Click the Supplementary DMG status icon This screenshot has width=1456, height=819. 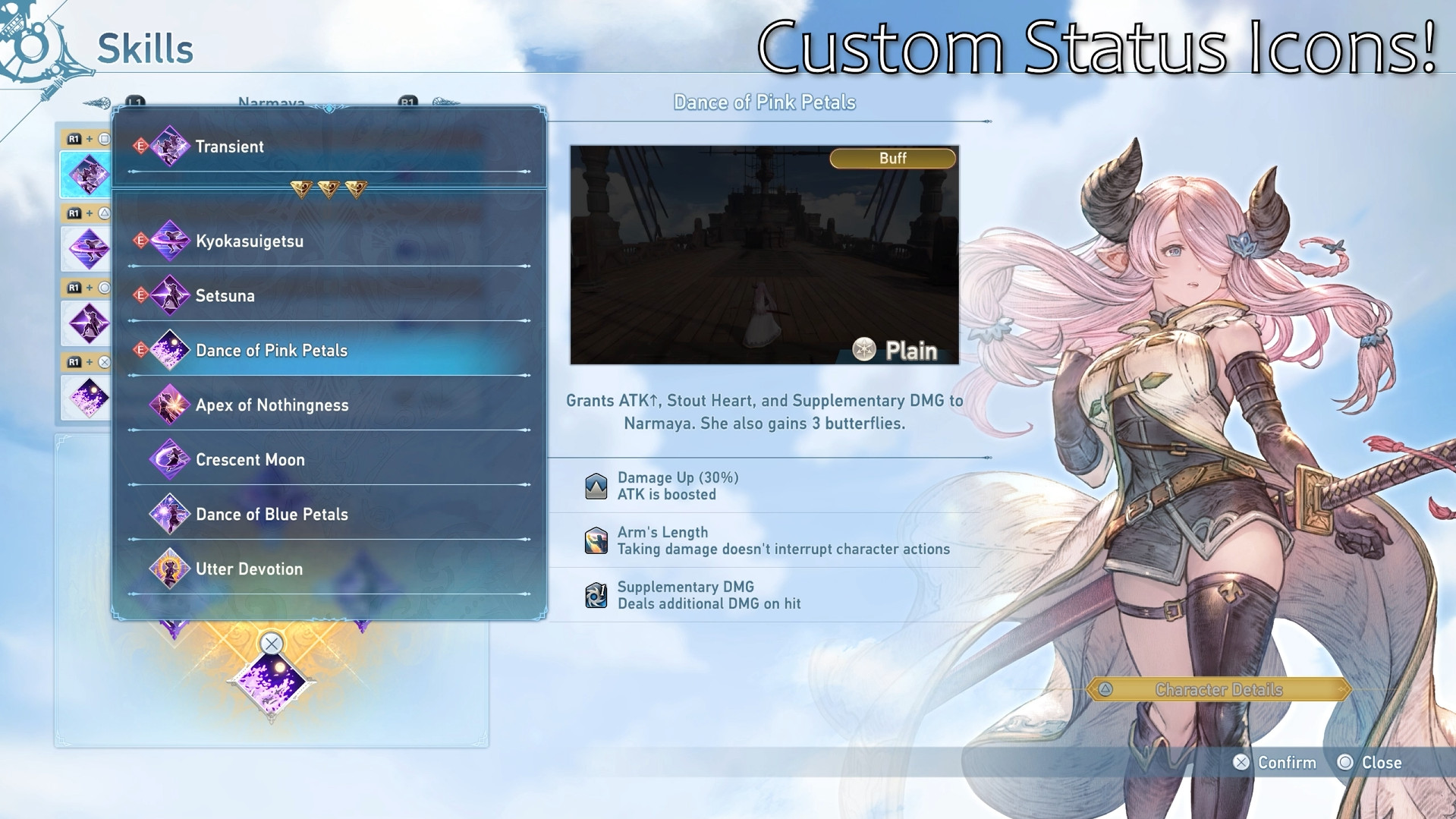point(596,594)
